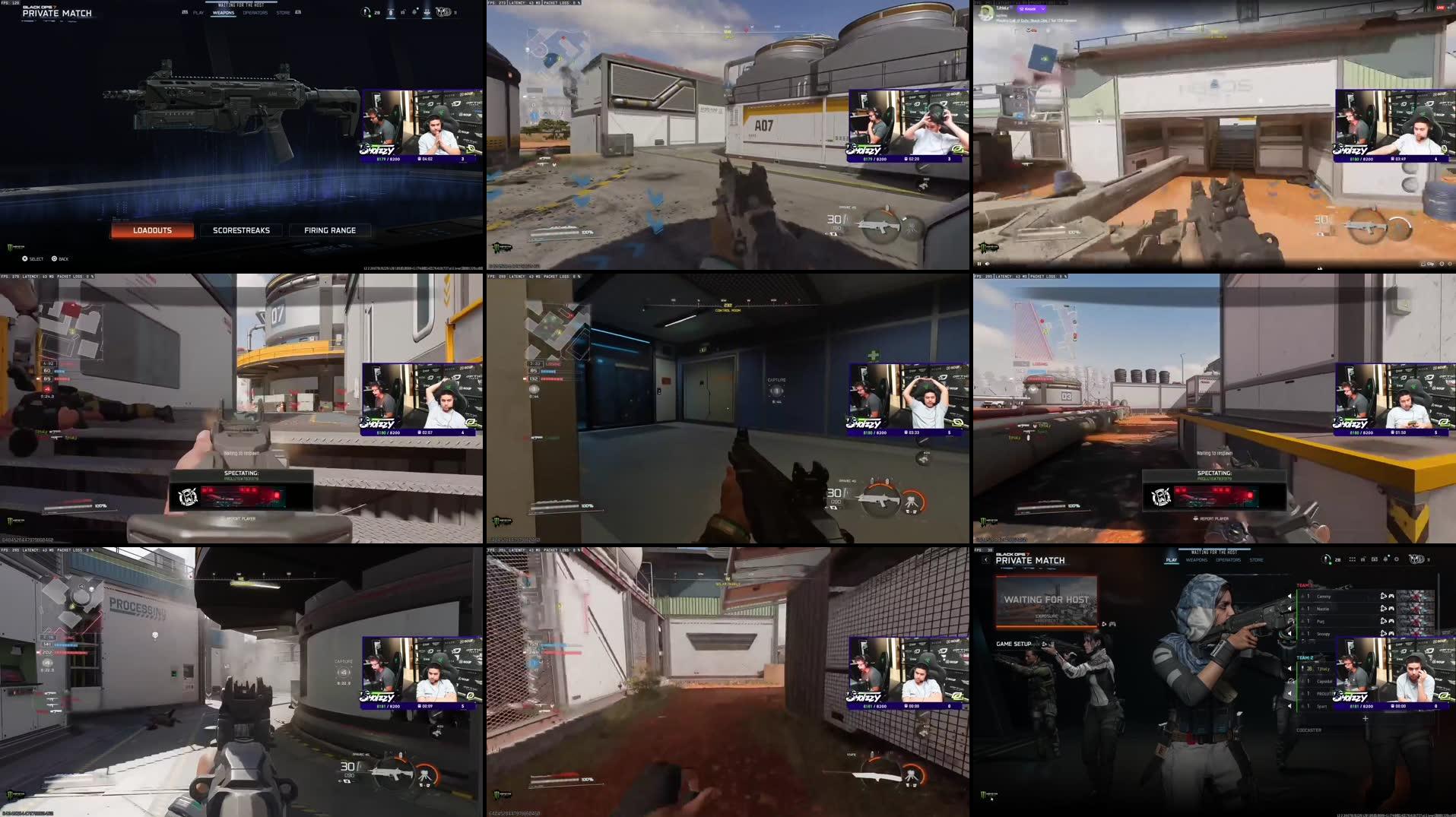This screenshot has height=817, width=1456.
Task: Click the fullscreen icon in the video player
Action: [1450, 264]
